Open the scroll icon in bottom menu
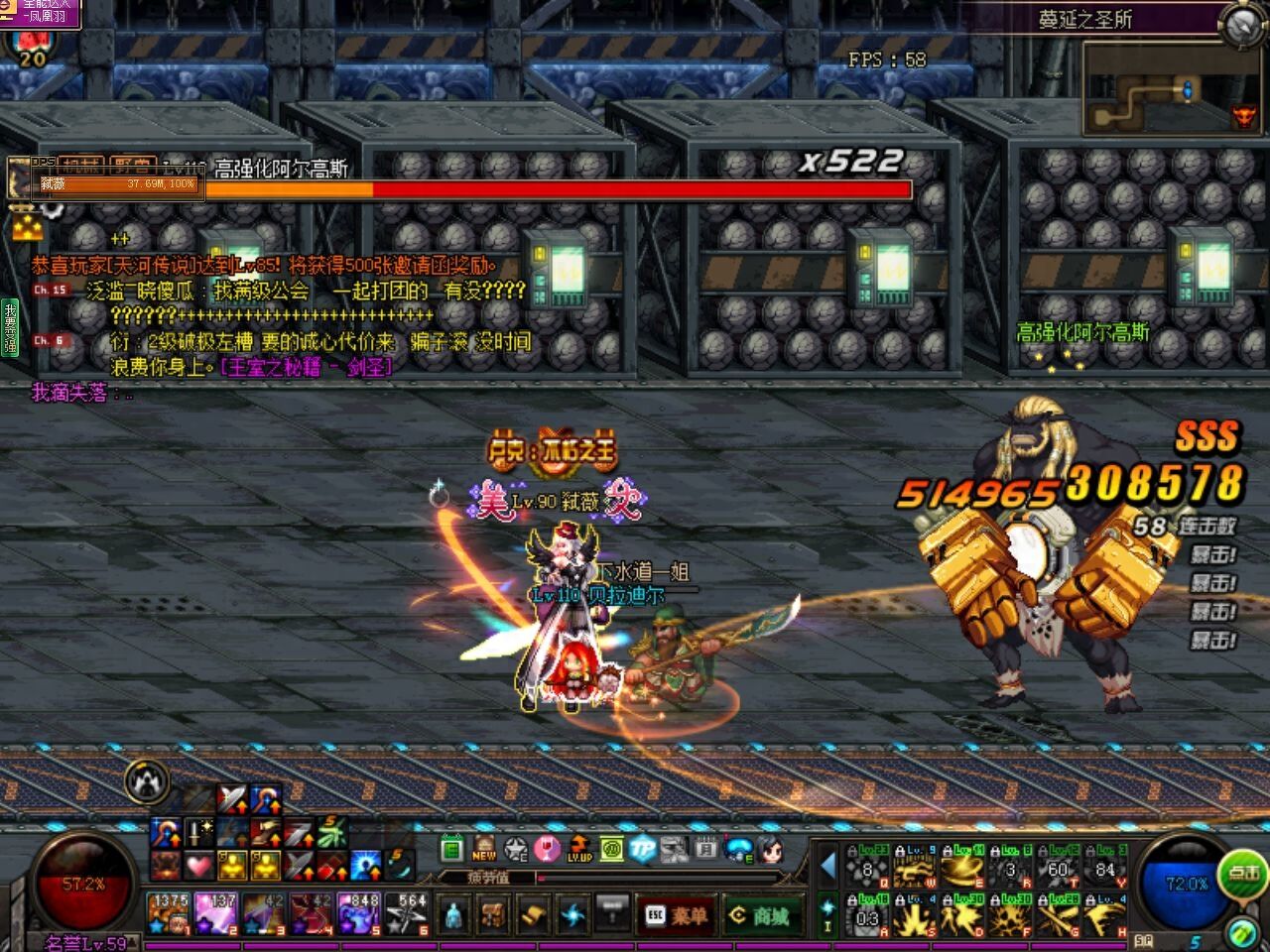 pos(533,912)
